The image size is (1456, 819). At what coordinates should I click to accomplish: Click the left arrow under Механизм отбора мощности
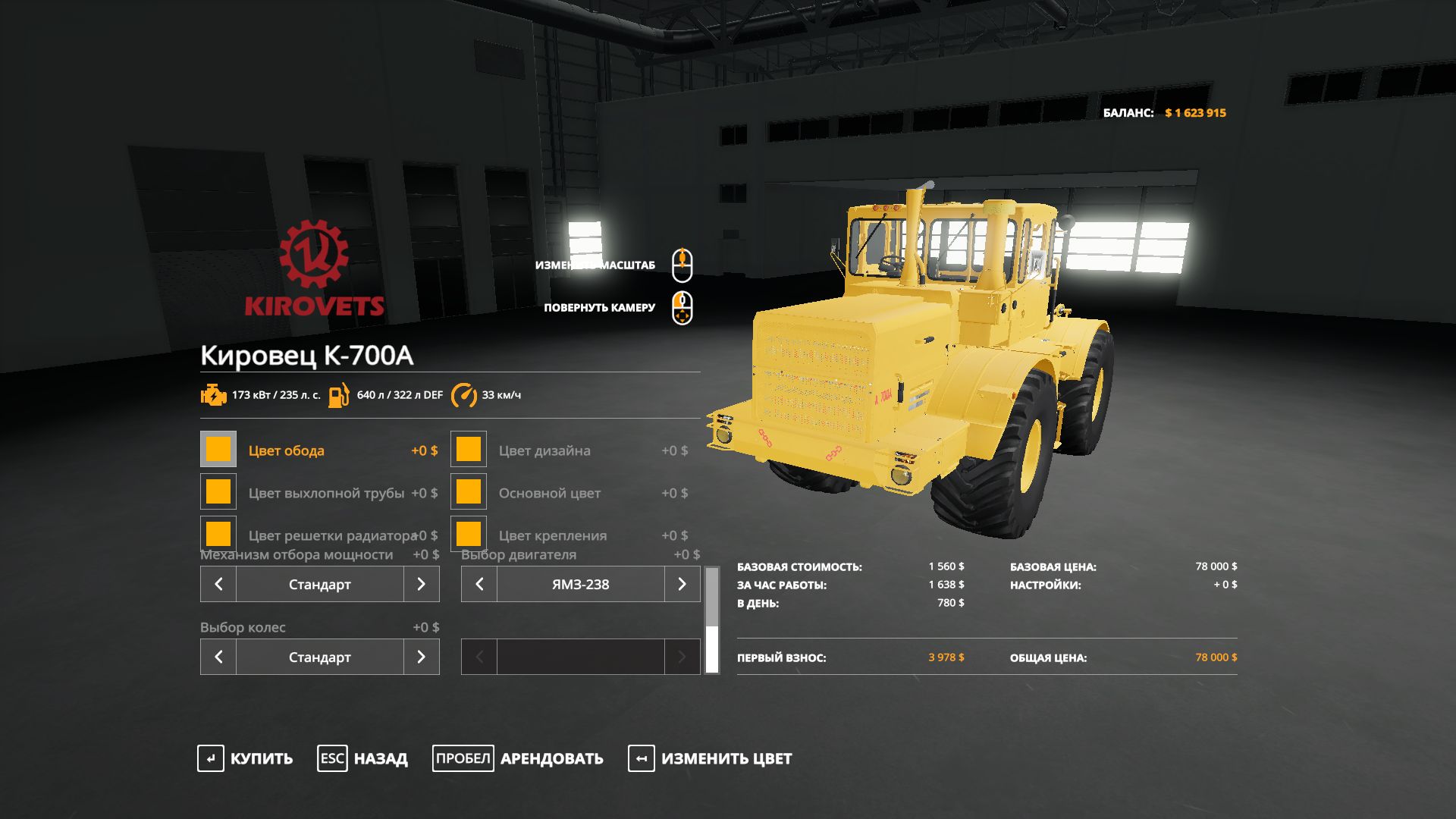point(218,584)
